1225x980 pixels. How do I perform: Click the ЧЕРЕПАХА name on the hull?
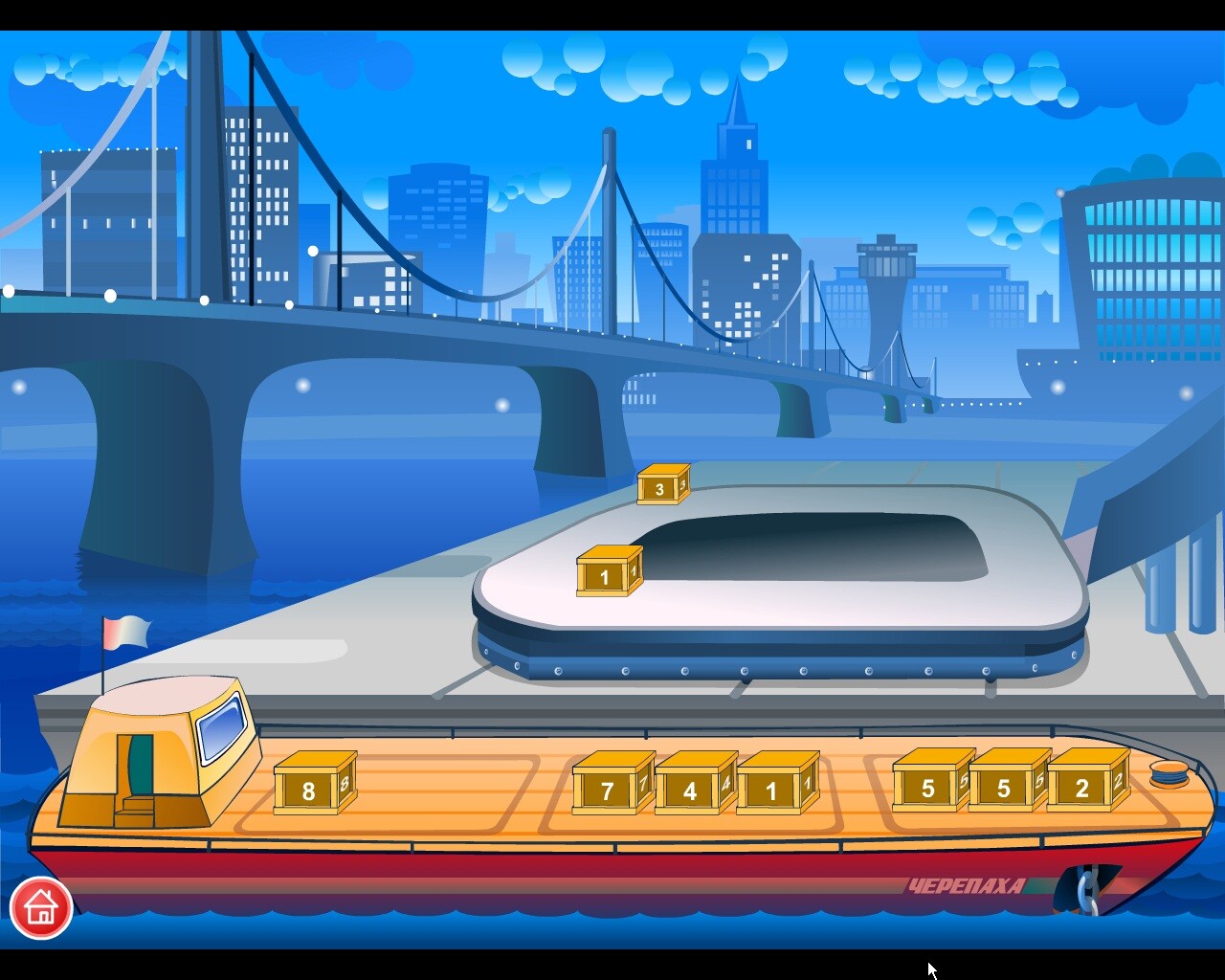(967, 885)
